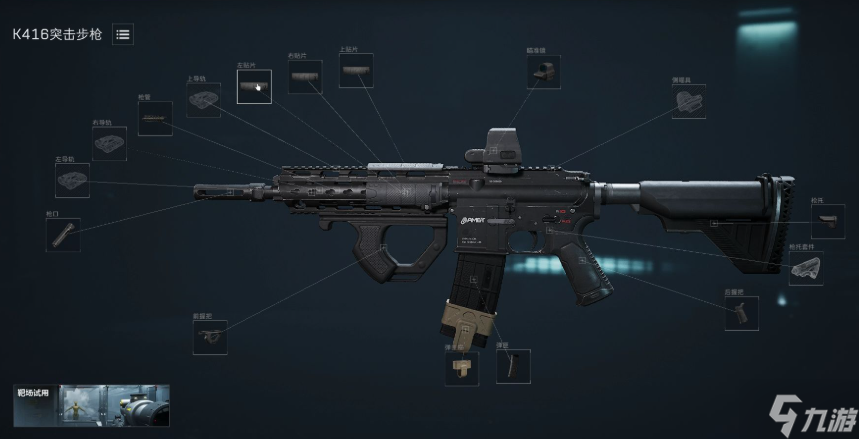Select the optic sight (瞄准镜) slot
Image resolution: width=859 pixels, height=439 pixels.
point(544,72)
